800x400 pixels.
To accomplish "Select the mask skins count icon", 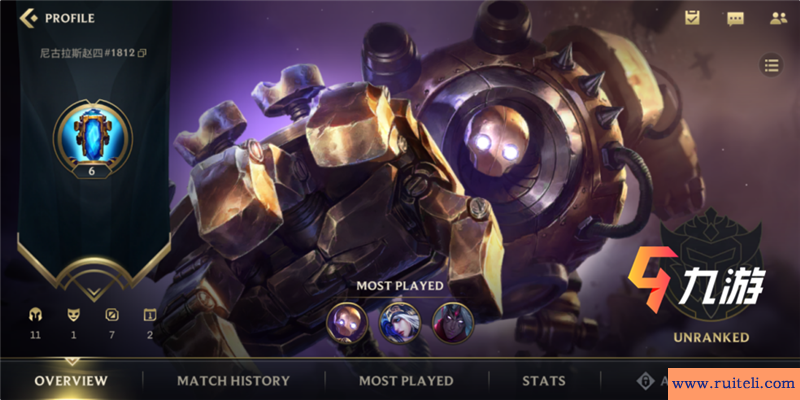I will [73, 314].
